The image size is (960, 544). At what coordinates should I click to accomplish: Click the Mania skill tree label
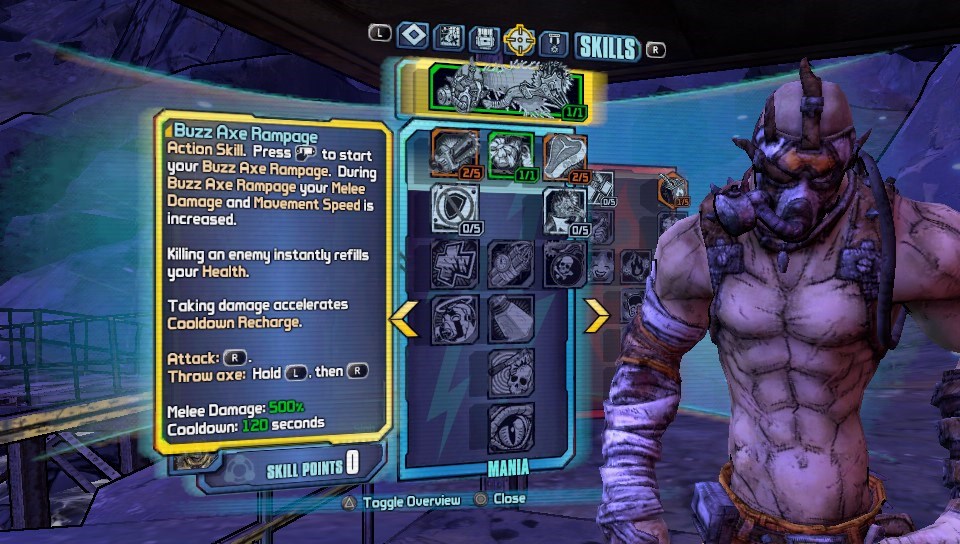[509, 466]
